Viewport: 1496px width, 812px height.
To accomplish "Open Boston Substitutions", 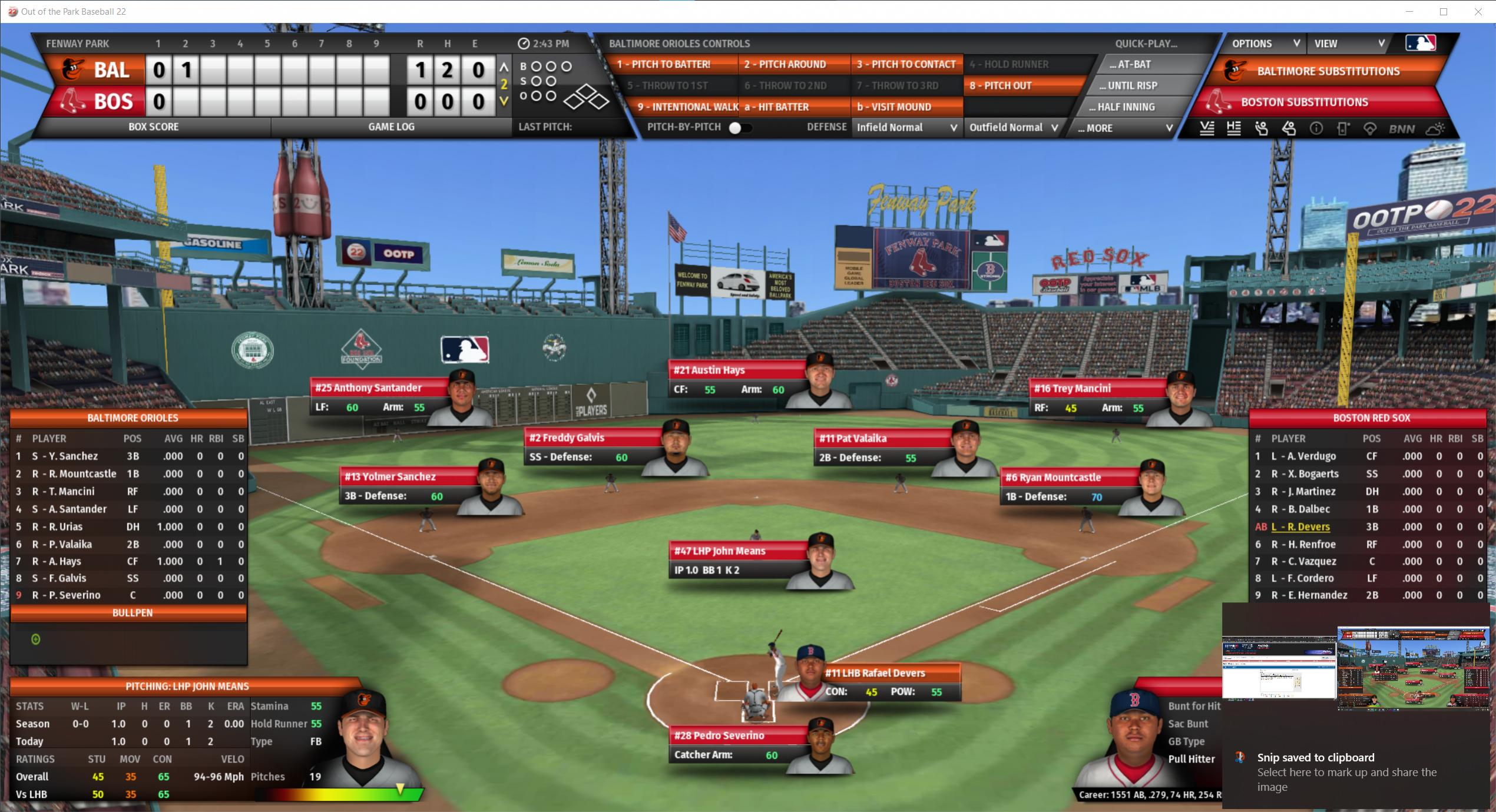I will (x=1304, y=102).
